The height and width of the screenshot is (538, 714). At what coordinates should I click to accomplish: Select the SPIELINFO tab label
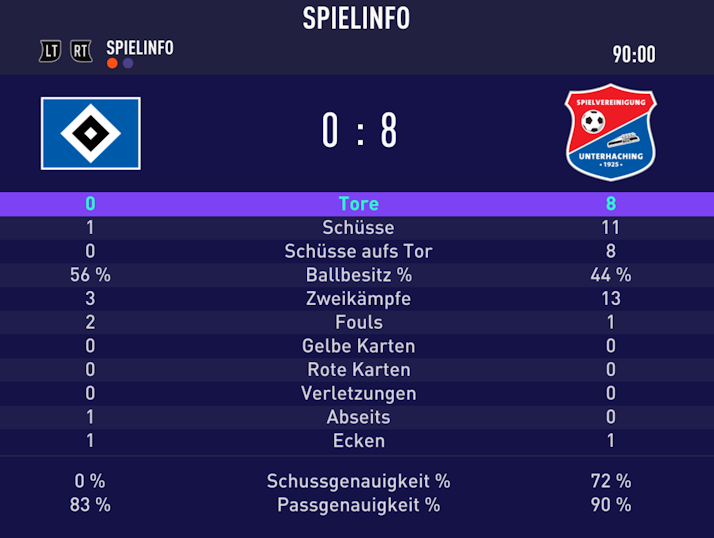coord(139,47)
